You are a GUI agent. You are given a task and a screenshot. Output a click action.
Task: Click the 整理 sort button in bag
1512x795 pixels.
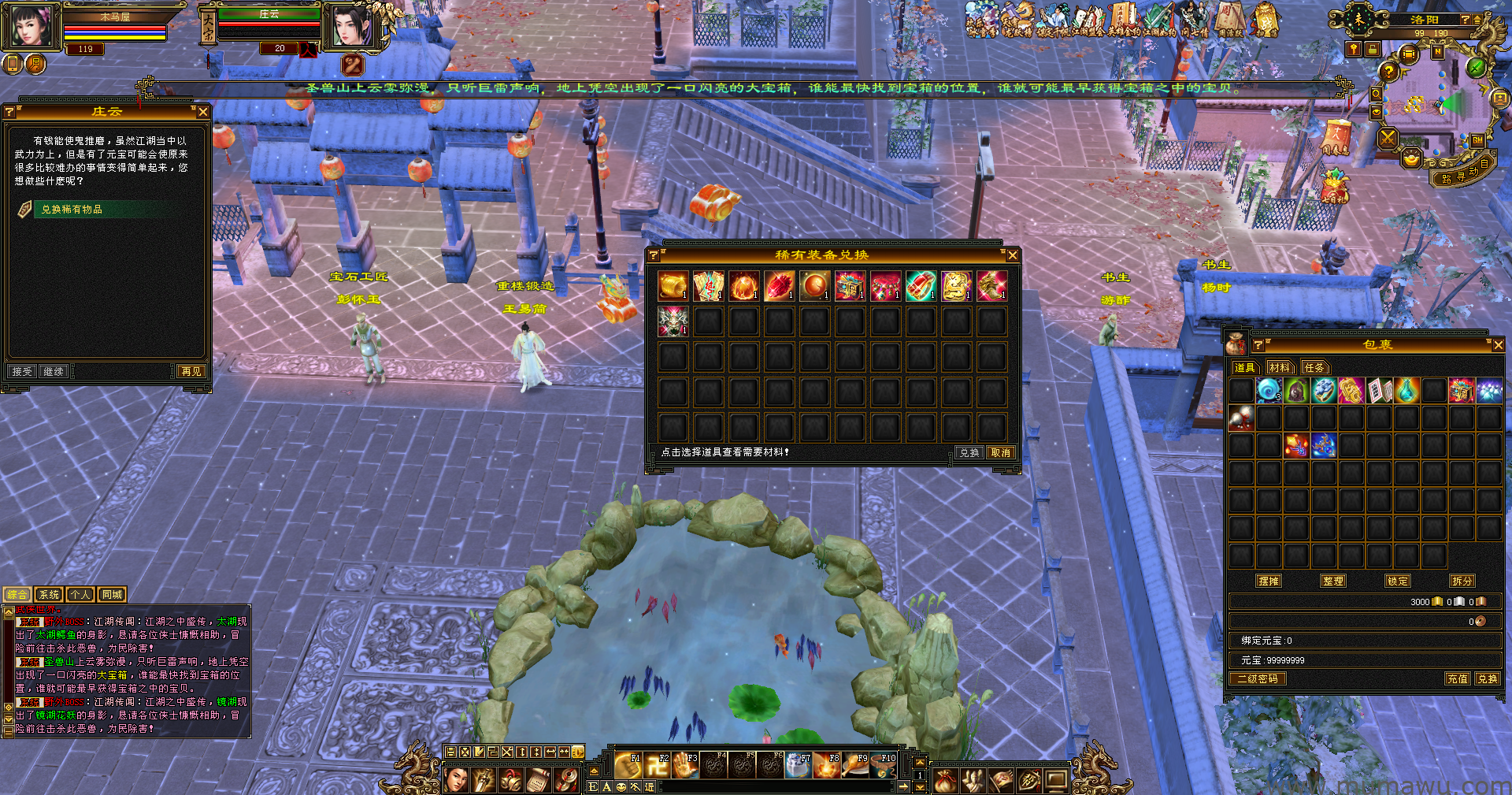pos(1333,581)
